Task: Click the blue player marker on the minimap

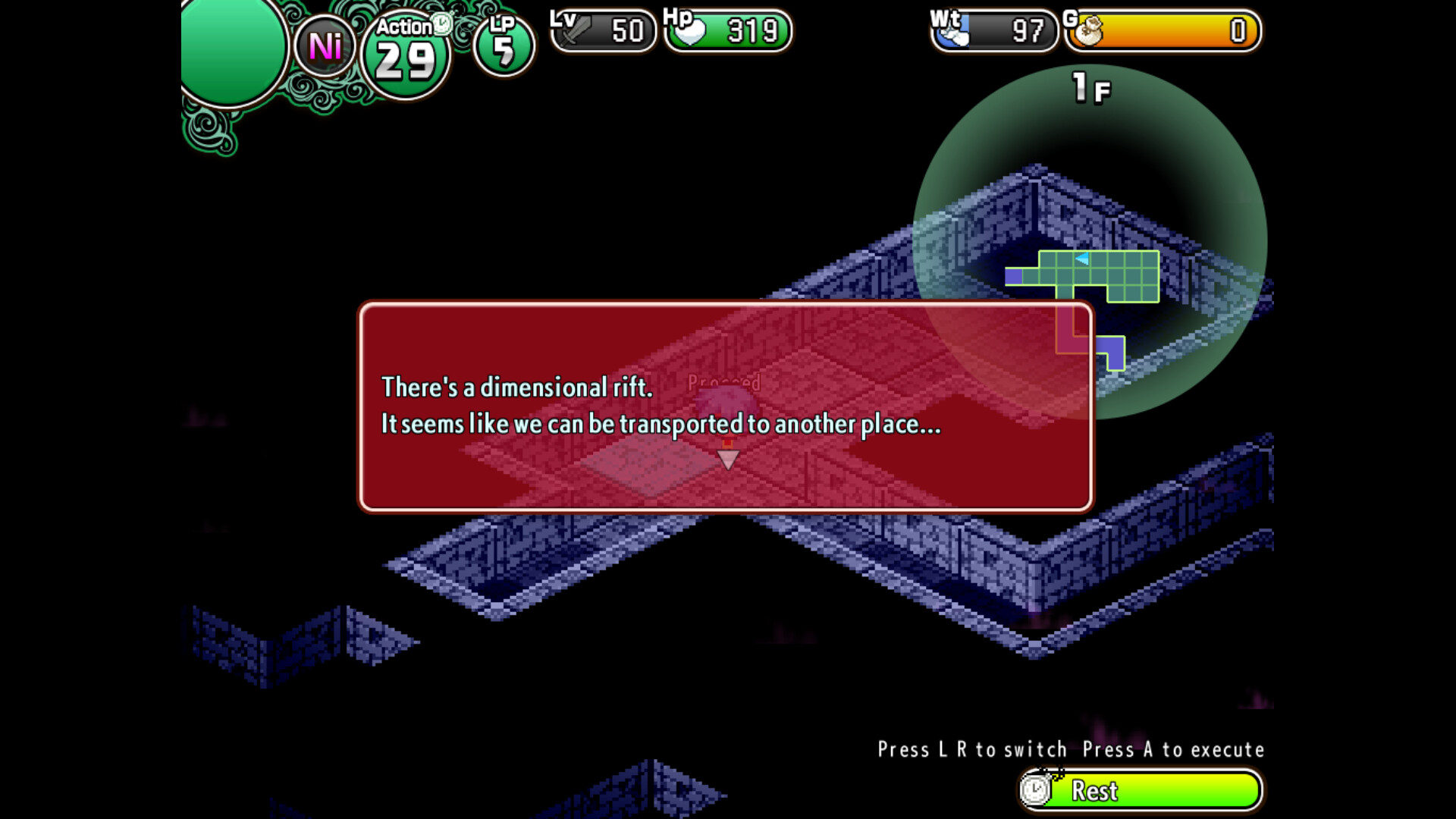Action: coord(1081,257)
